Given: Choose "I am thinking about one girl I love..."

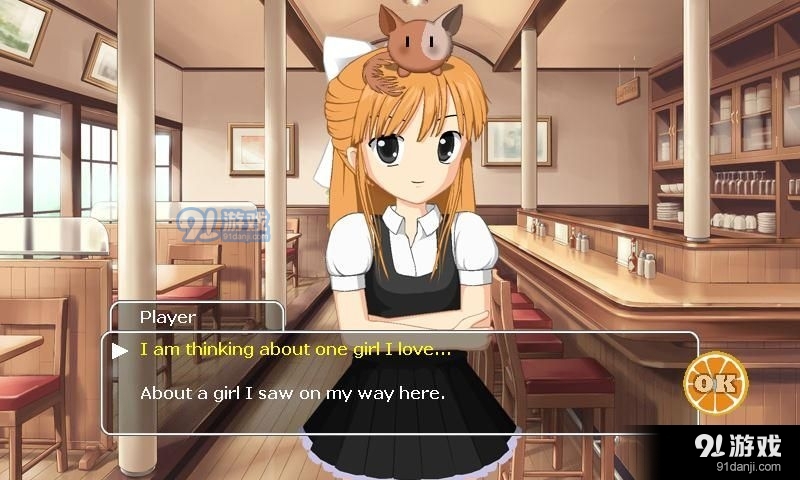Looking at the screenshot, I should 295,350.
